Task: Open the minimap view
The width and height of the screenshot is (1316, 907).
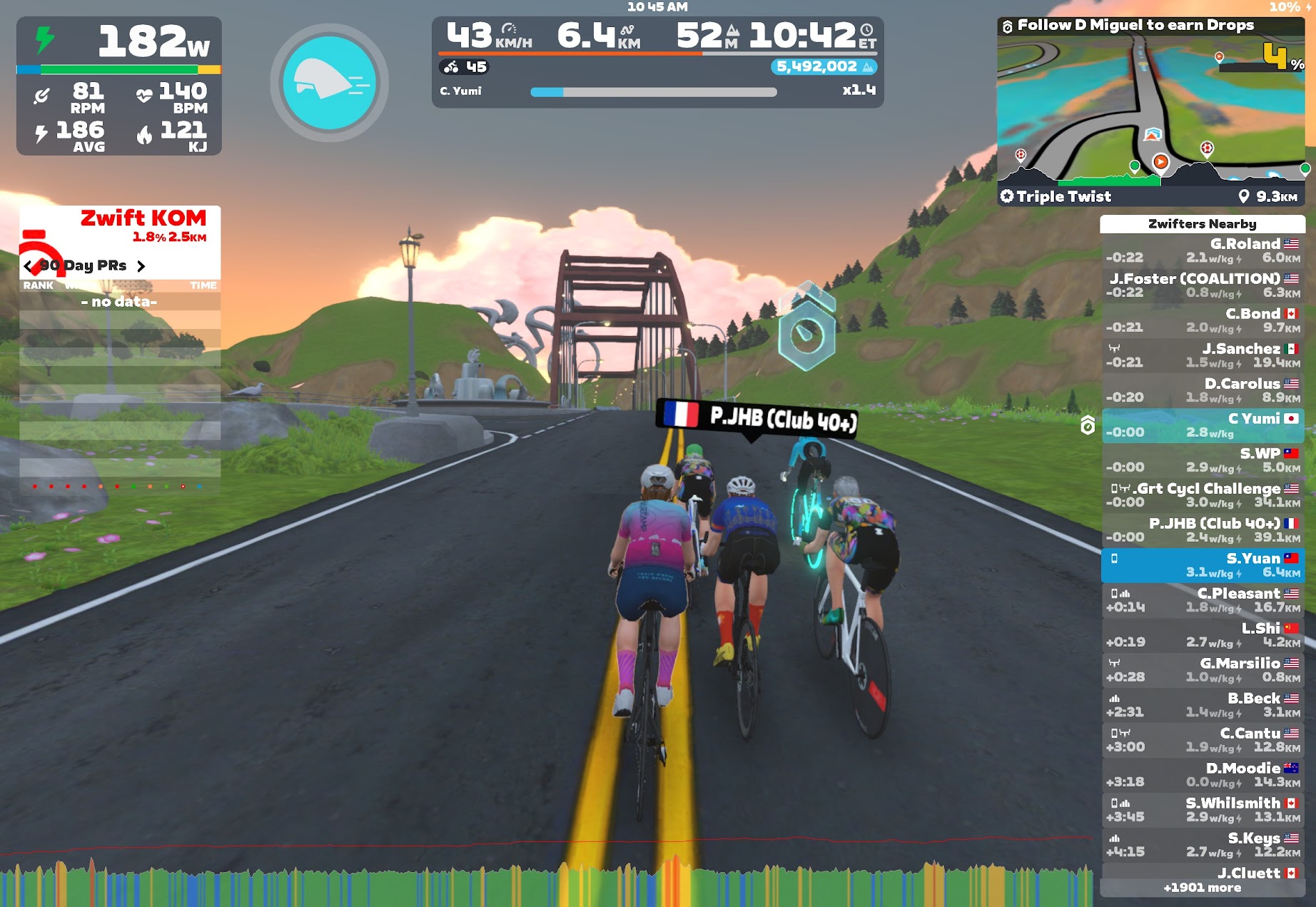Action: 1150,107
